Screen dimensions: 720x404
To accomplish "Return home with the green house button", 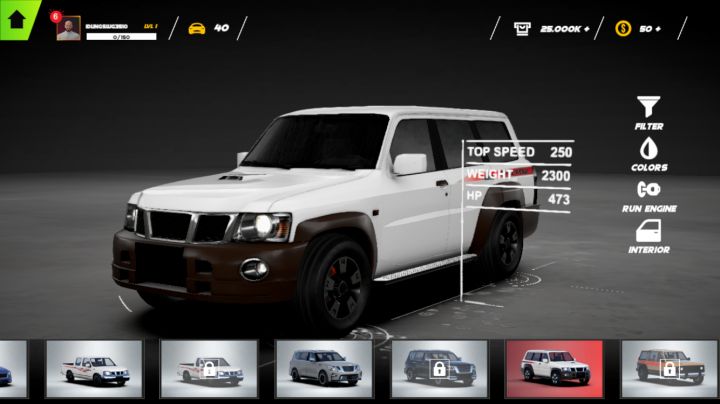I will click(17, 18).
